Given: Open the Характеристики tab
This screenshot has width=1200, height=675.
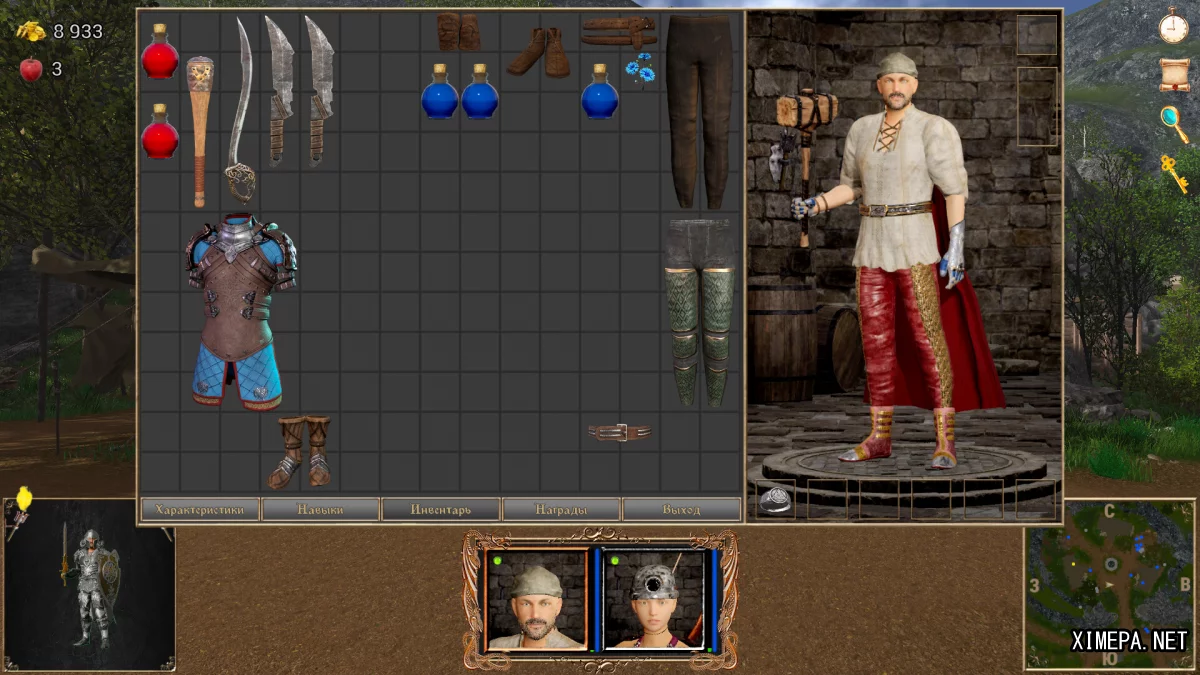Looking at the screenshot, I should click(200, 510).
